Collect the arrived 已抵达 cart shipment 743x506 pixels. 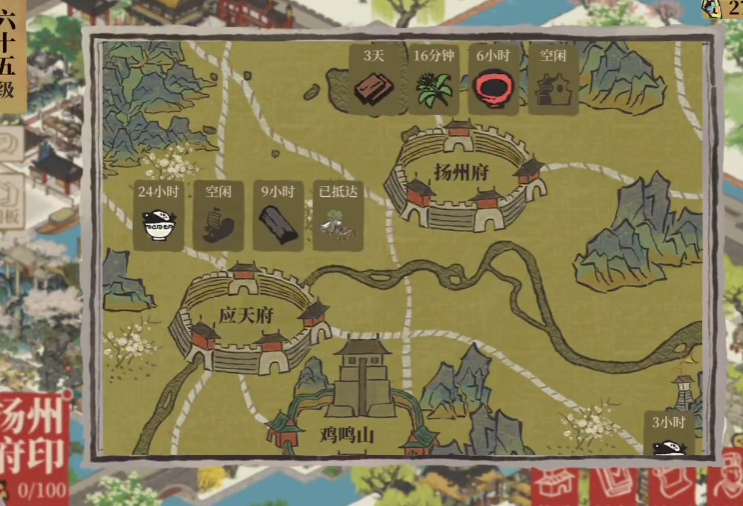(x=336, y=217)
